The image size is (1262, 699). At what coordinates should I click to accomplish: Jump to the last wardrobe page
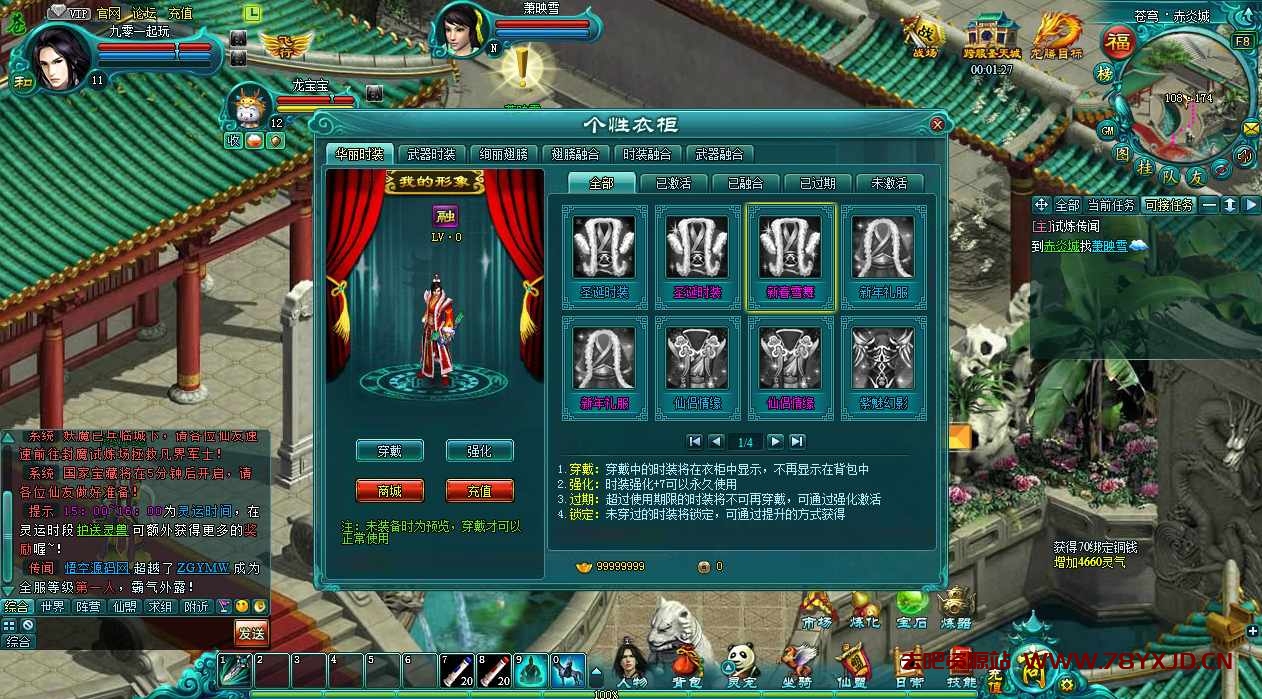point(797,442)
